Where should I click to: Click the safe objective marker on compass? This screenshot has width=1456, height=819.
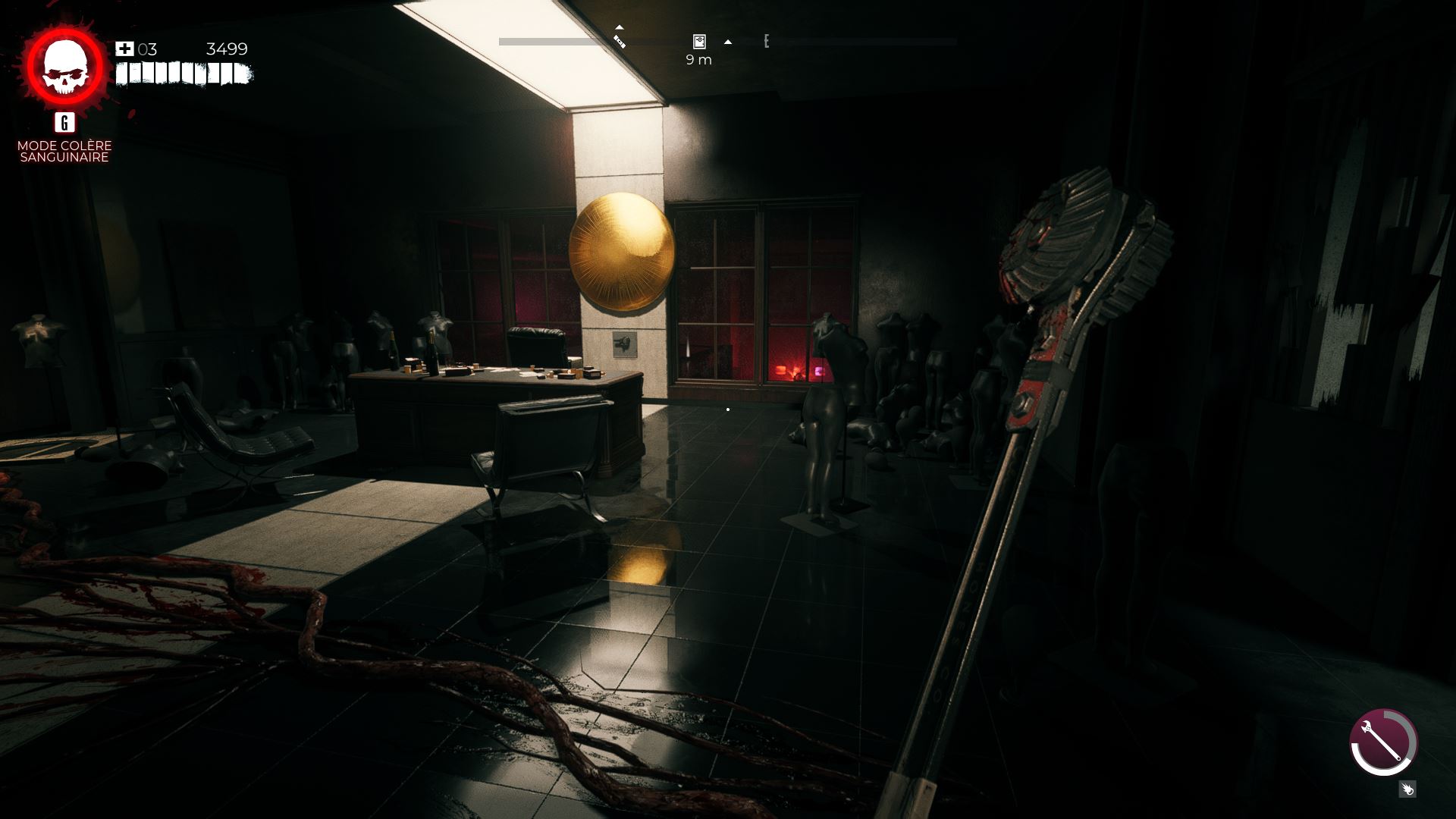(x=699, y=42)
